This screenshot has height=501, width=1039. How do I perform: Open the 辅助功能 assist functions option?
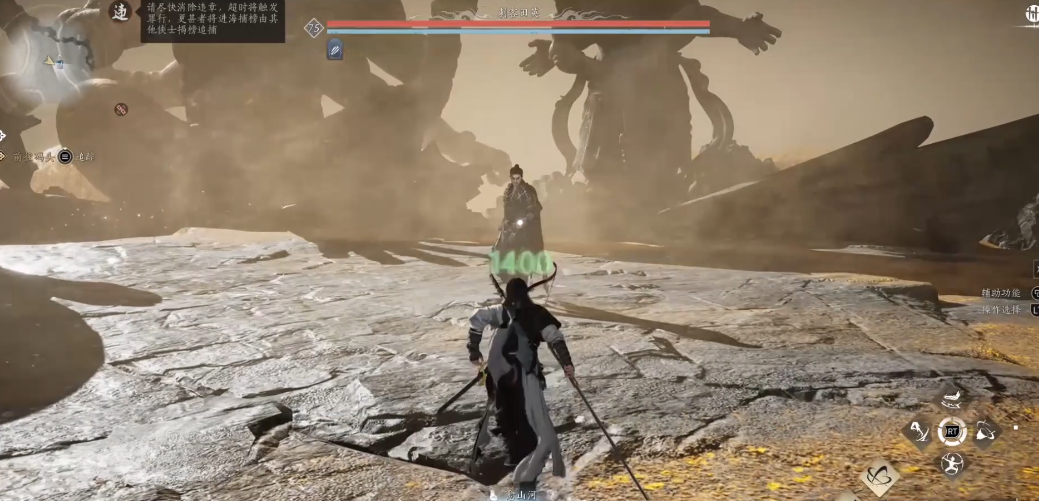click(1003, 293)
